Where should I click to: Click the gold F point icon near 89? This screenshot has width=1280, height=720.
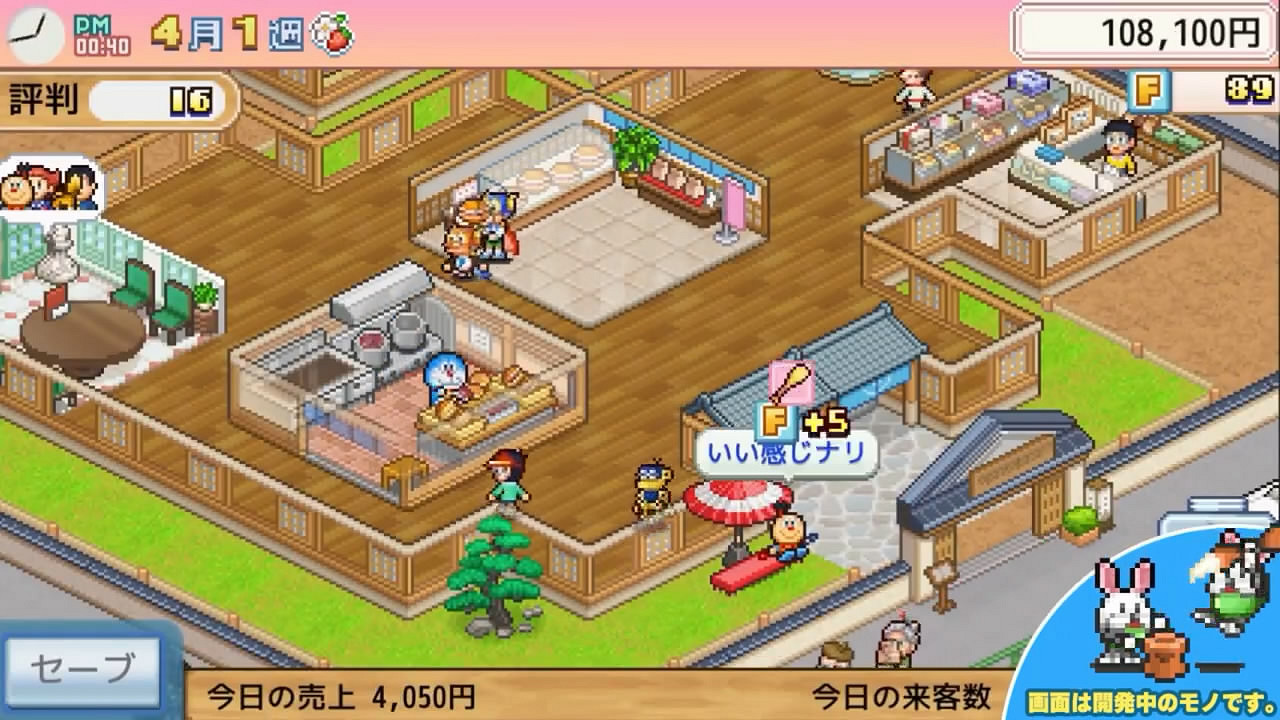click(1152, 91)
